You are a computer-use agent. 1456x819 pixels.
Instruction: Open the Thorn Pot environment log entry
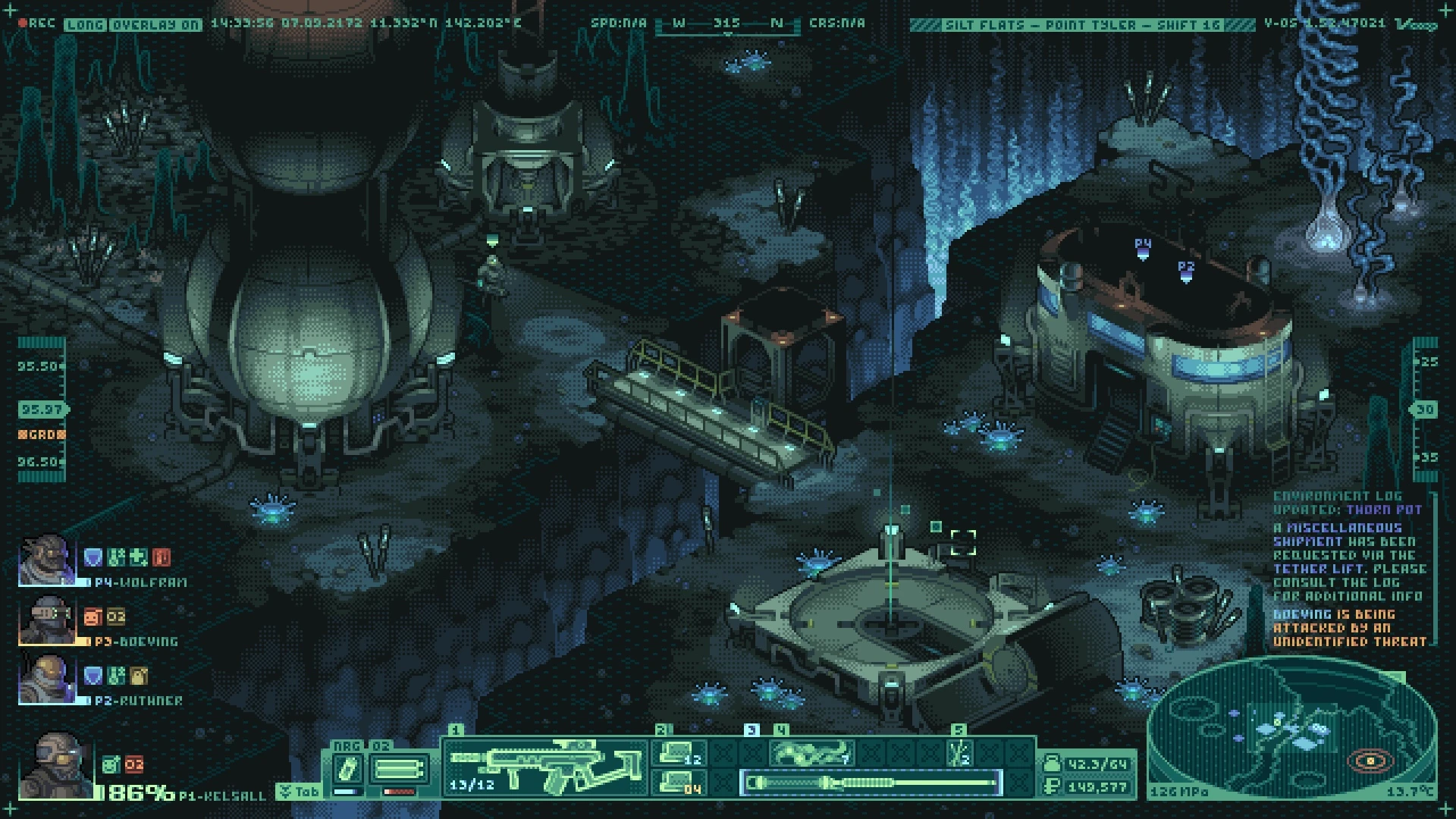(x=1383, y=510)
